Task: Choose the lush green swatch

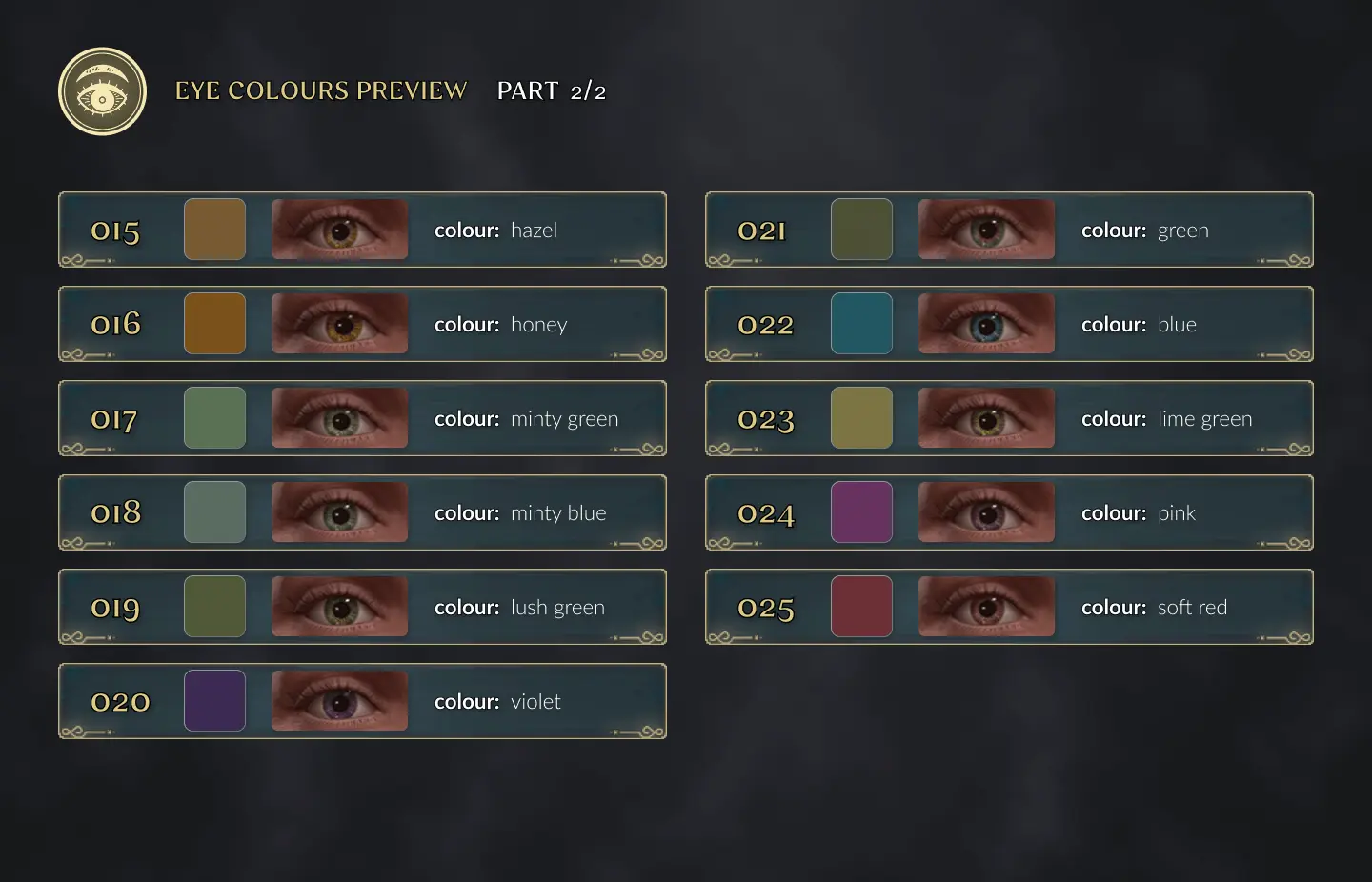Action: click(x=214, y=607)
